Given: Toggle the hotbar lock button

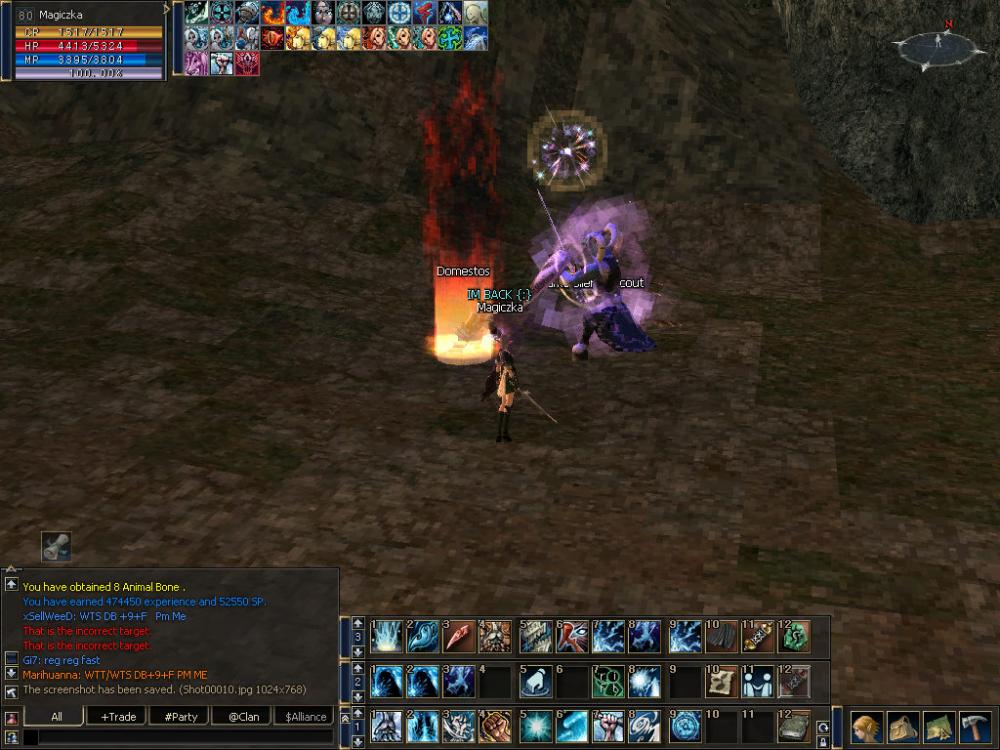Looking at the screenshot, I should coord(823,742).
